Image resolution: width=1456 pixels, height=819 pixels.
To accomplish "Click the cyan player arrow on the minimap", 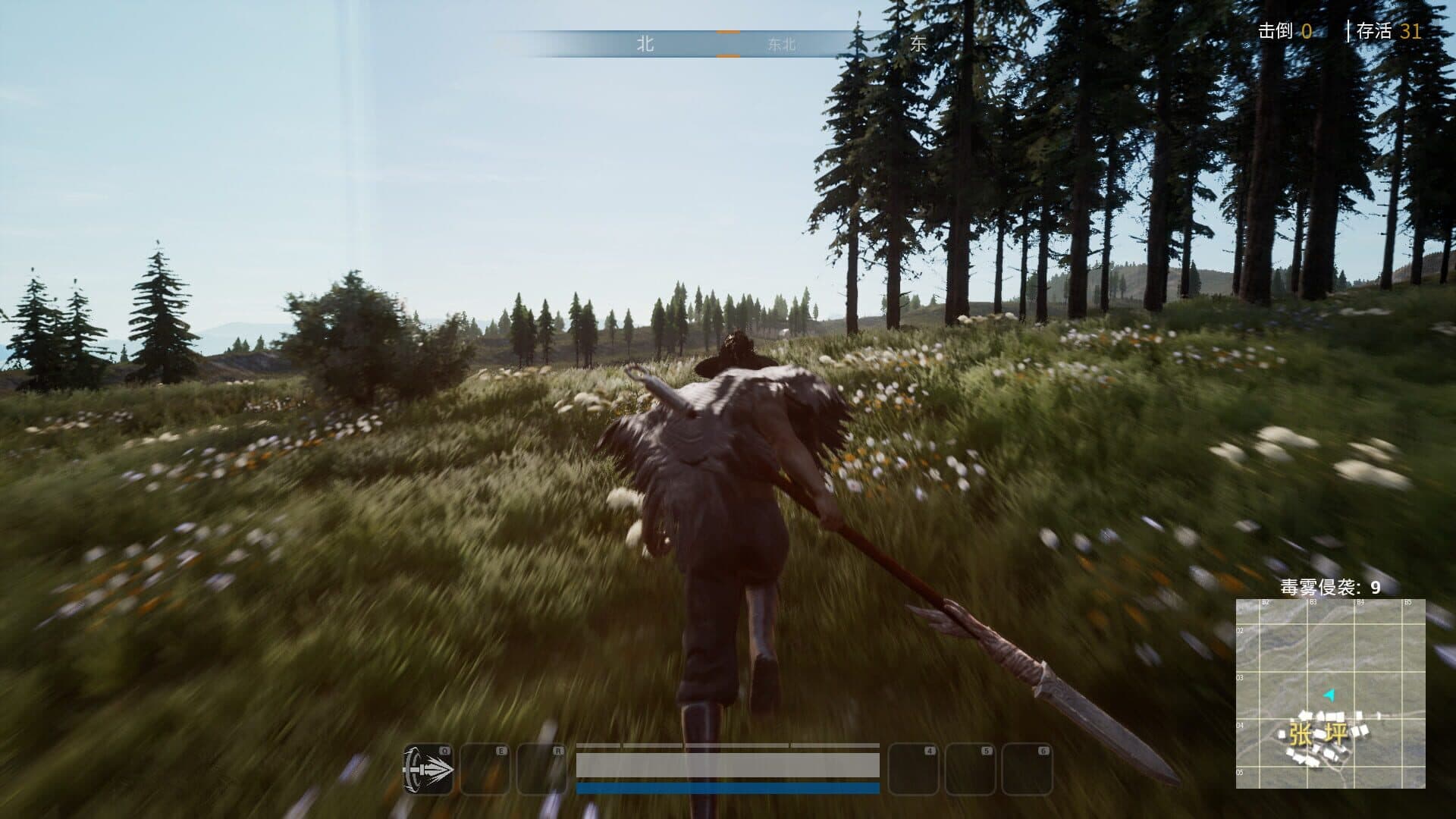I will pyautogui.click(x=1329, y=694).
